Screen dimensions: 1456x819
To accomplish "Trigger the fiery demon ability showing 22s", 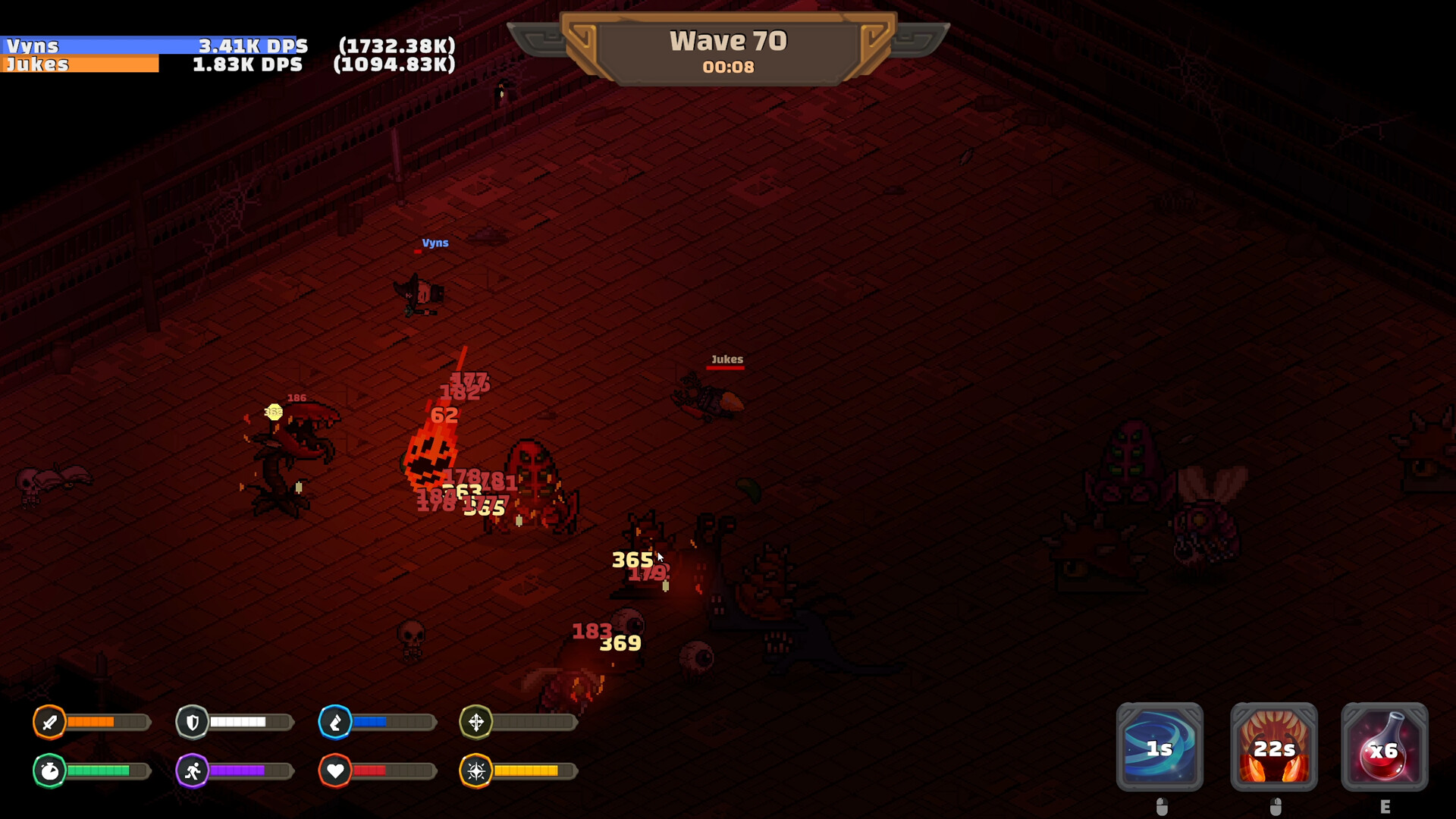I will 1273,748.
